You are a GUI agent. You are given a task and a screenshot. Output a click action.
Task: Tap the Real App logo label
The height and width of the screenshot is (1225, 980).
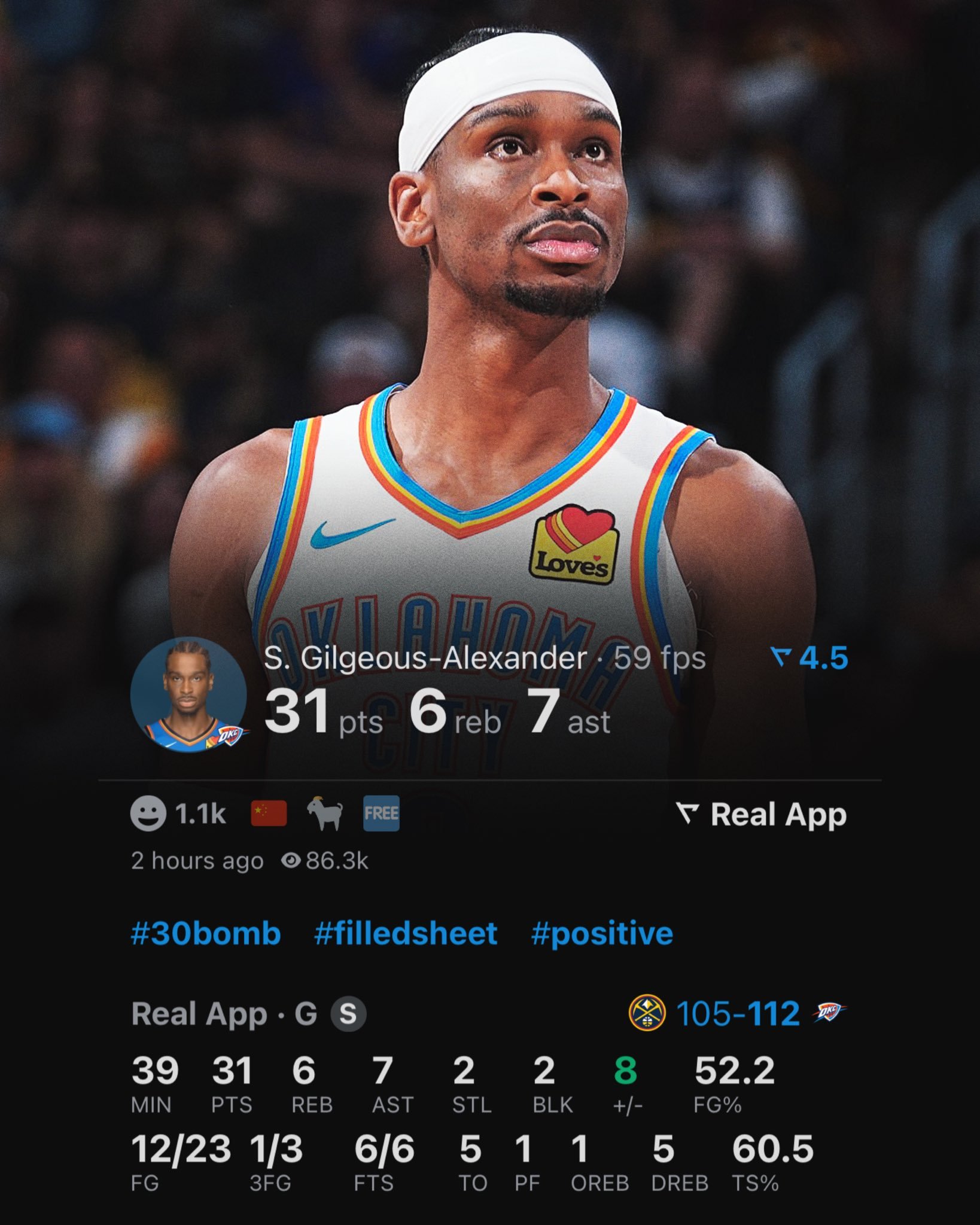point(761,815)
